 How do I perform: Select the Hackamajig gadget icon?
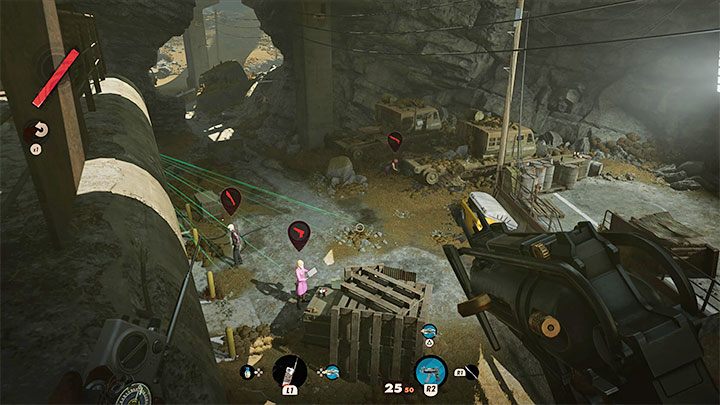(288, 370)
